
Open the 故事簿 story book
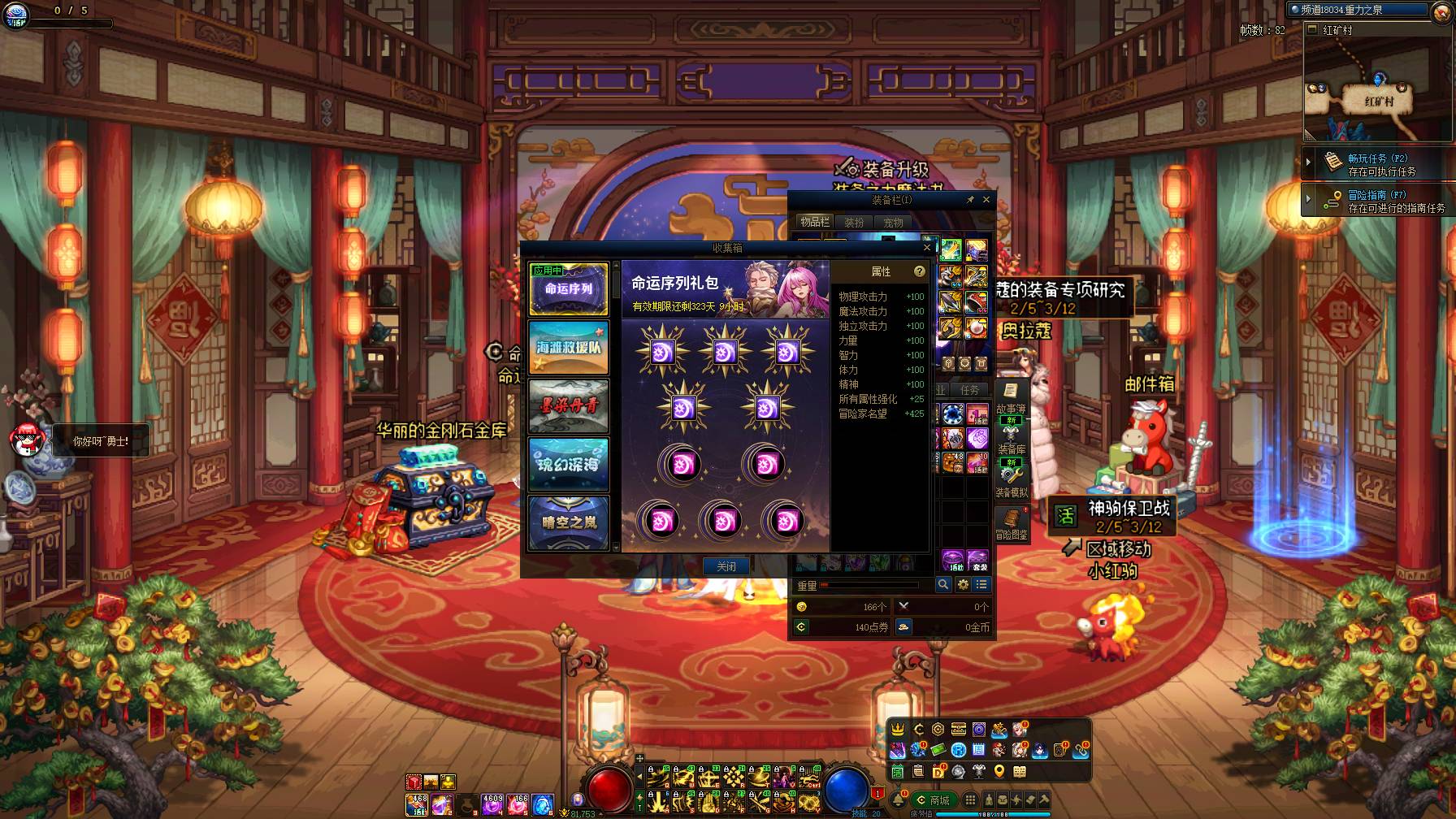tap(1011, 396)
